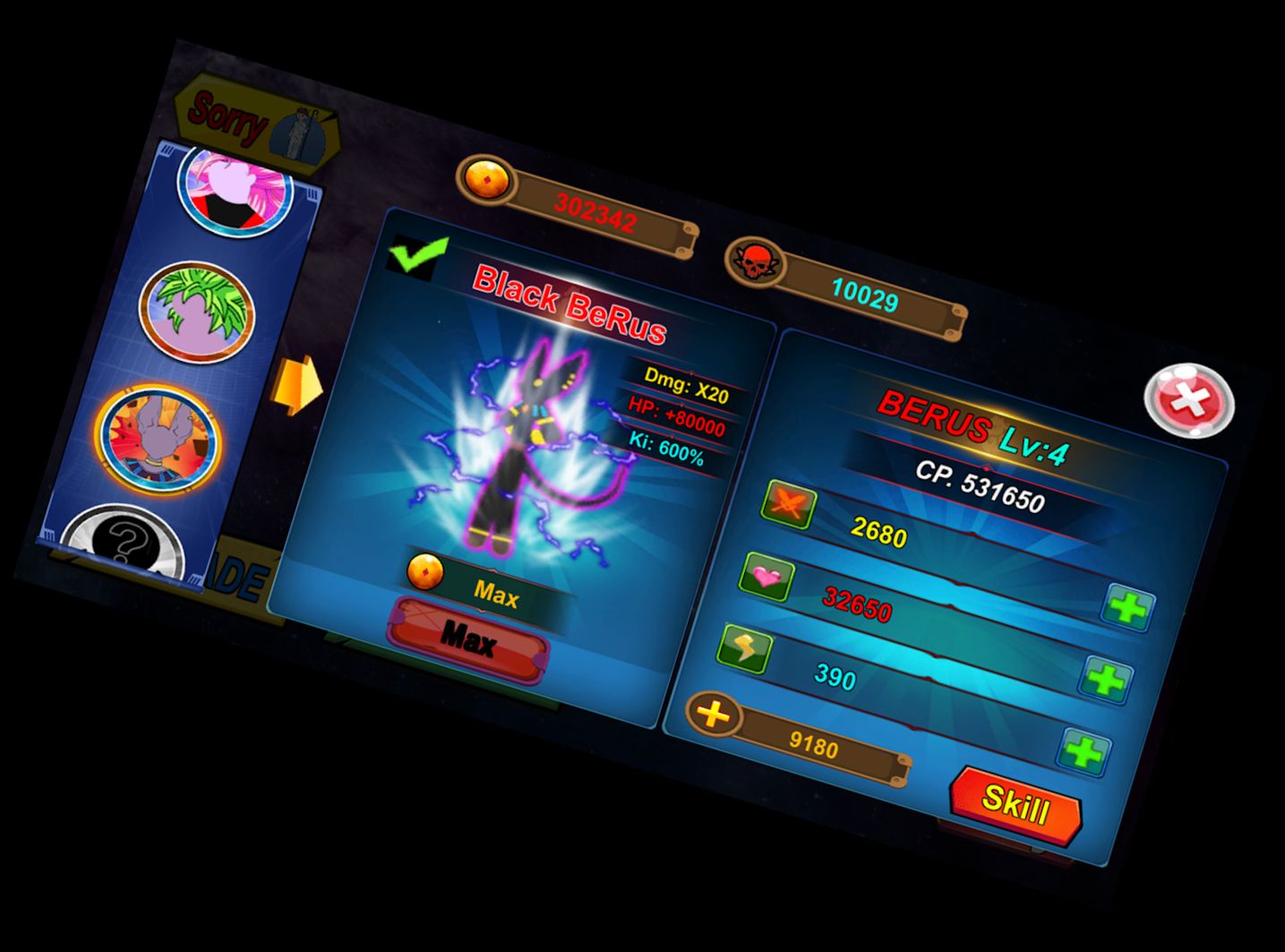Close the Berus upgrade panel
This screenshot has height=952, width=1285.
1189,399
